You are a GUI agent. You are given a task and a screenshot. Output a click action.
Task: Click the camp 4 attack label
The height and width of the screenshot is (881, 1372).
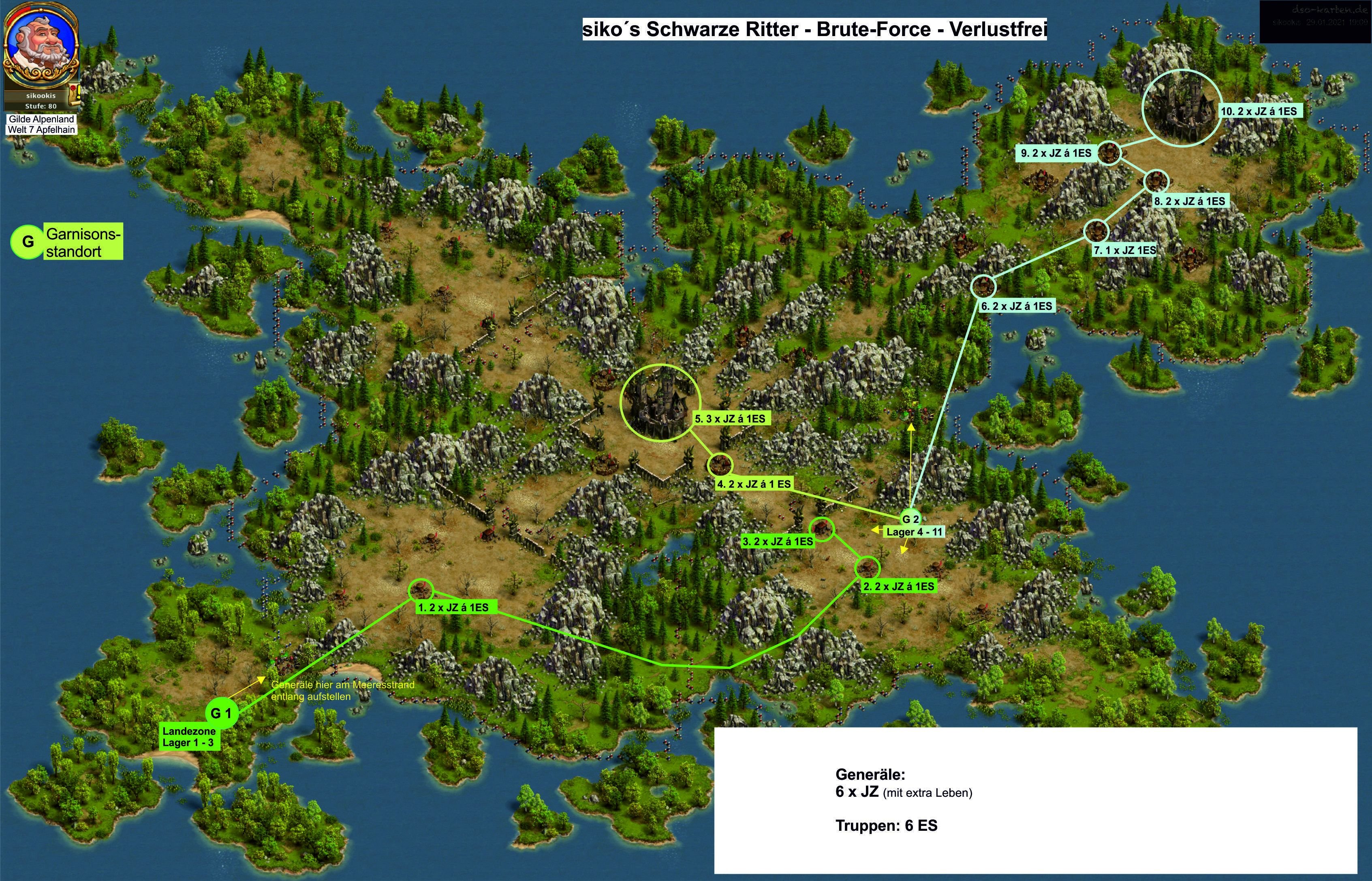point(754,484)
